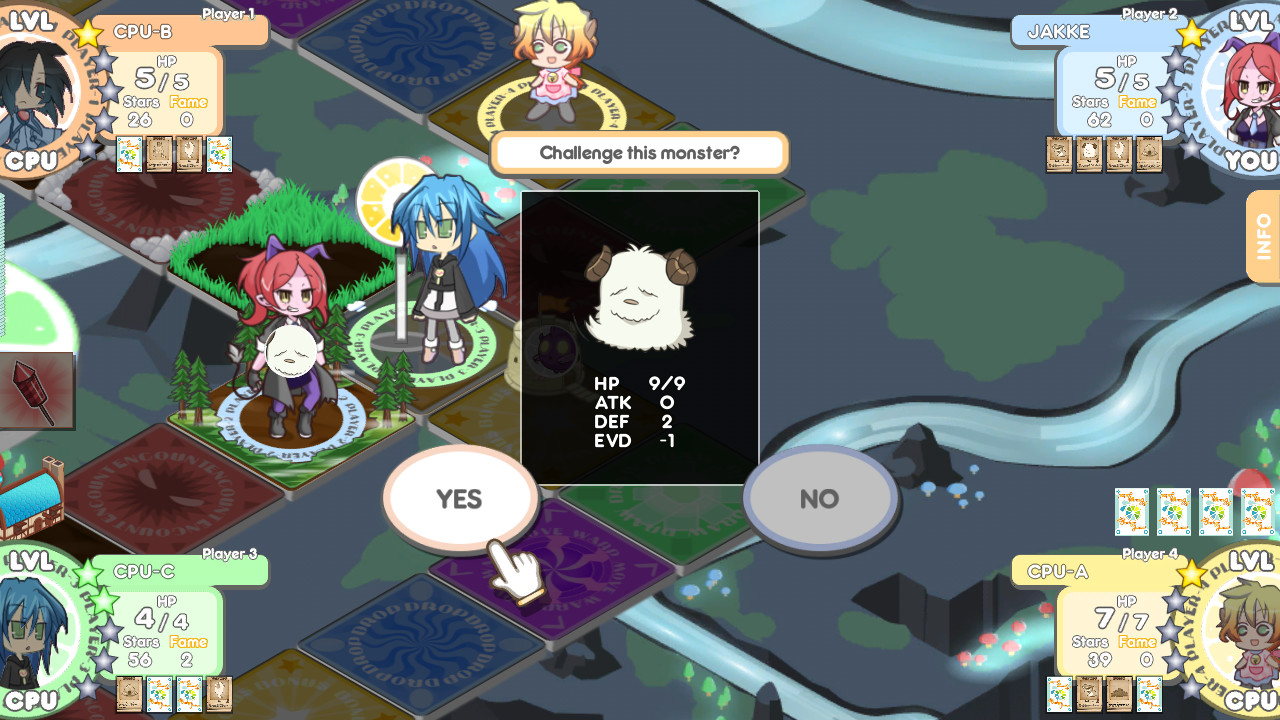Click the first card in JAKKE's hand
Image resolution: width=1280 pixels, height=720 pixels.
pos(1059,154)
